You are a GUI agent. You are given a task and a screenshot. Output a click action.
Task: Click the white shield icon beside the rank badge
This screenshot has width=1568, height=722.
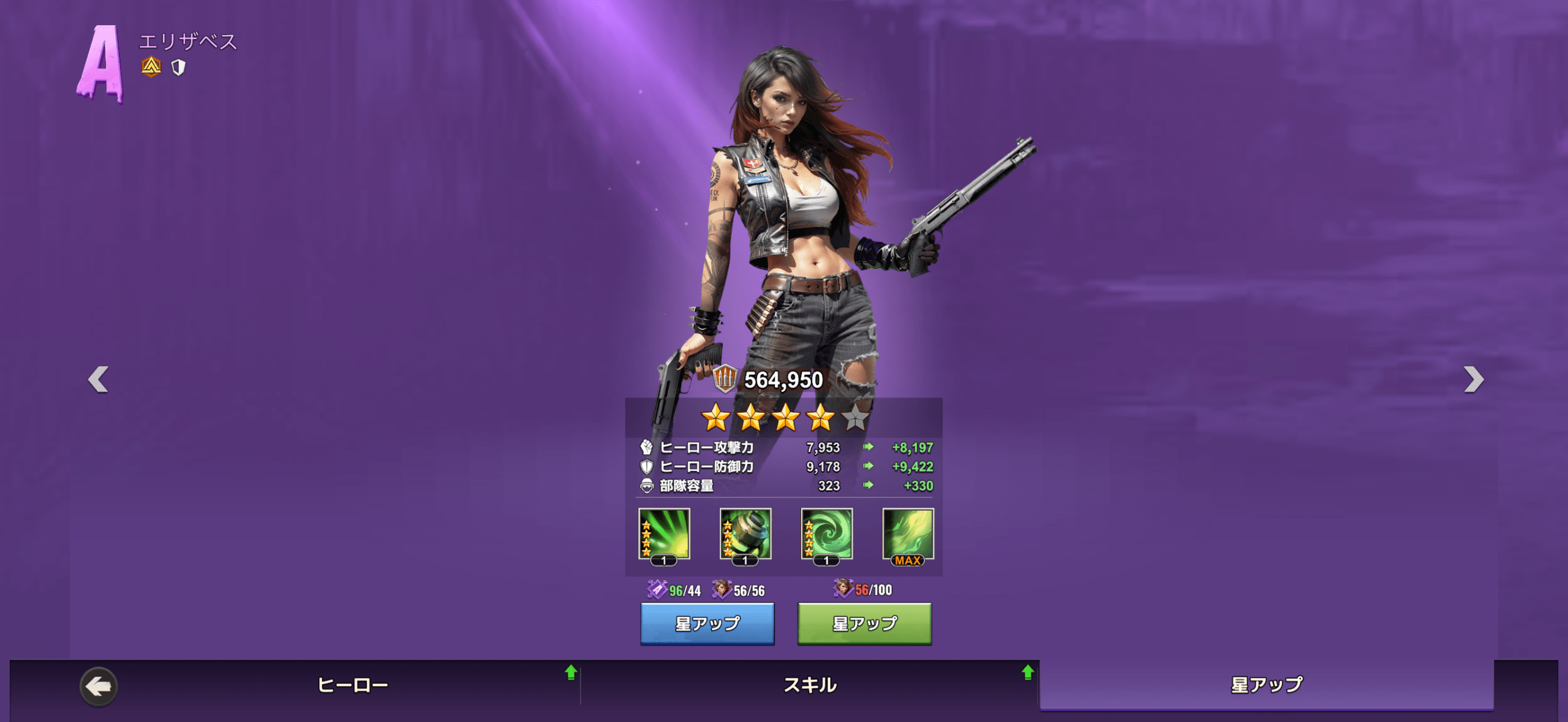coord(178,67)
